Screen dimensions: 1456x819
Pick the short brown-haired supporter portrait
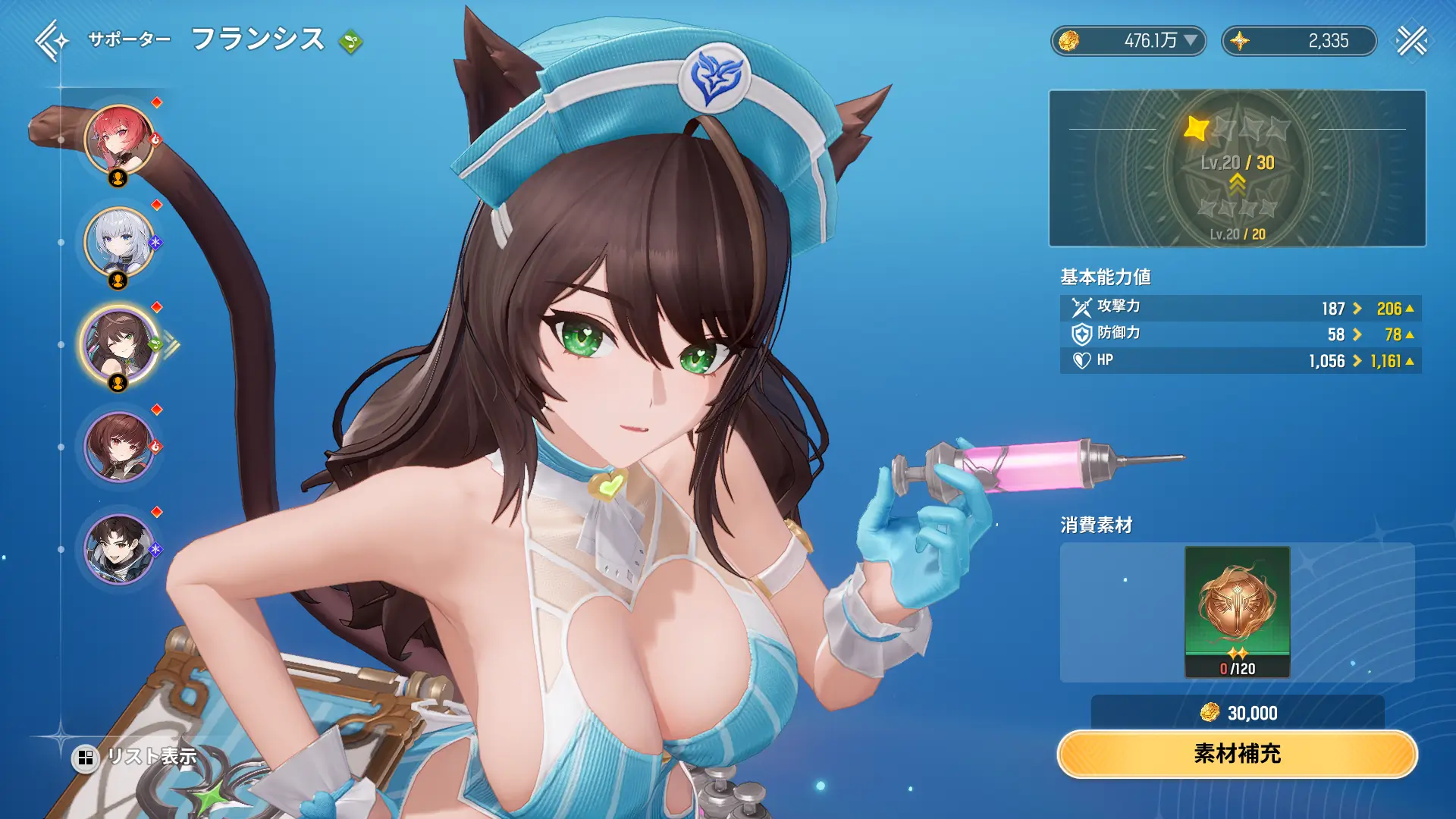(x=119, y=447)
